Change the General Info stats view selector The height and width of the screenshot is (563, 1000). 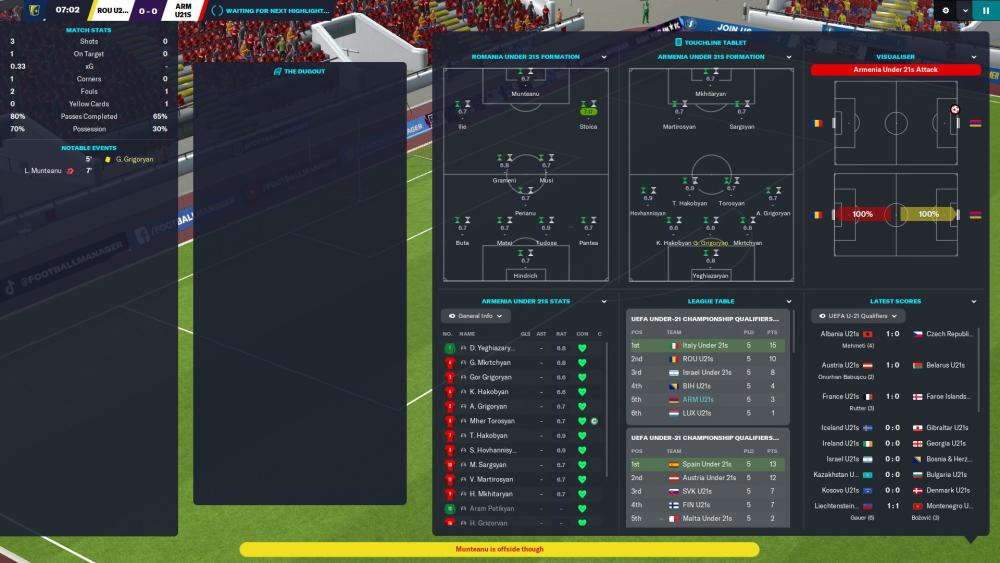point(475,316)
